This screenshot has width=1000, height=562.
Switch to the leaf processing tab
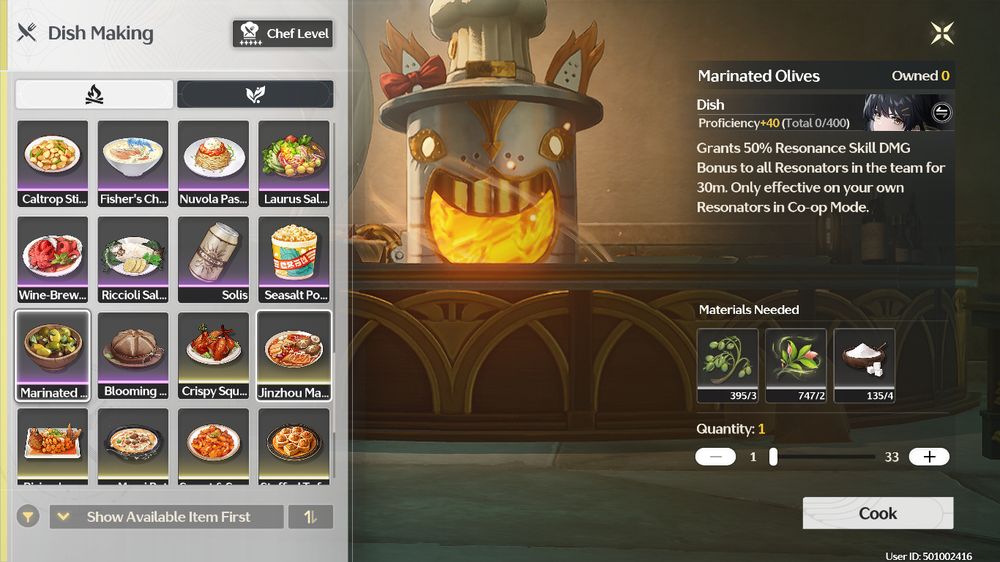pos(255,95)
